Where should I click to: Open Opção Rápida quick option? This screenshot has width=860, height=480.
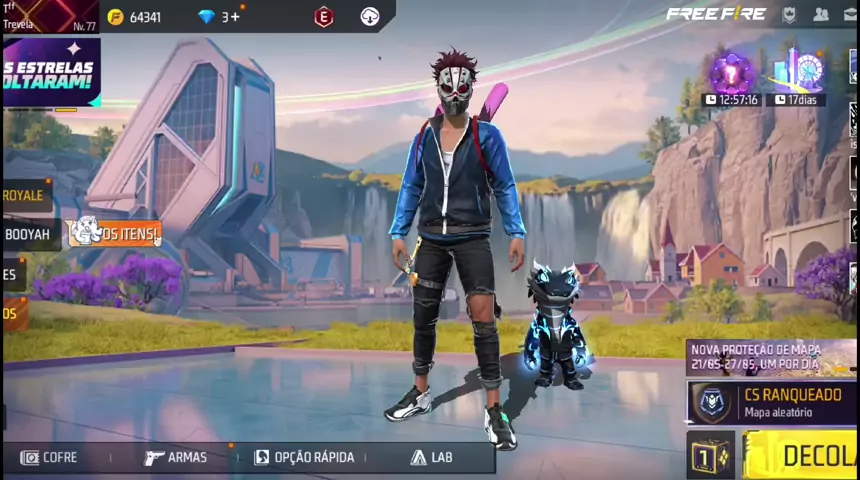[304, 457]
